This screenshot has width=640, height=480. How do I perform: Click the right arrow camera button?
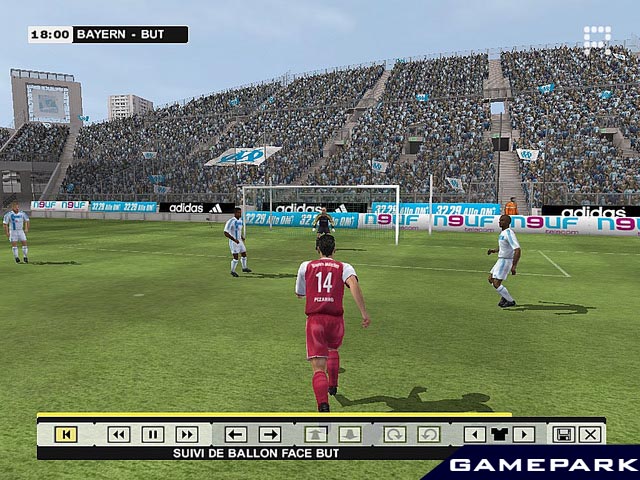coord(270,434)
